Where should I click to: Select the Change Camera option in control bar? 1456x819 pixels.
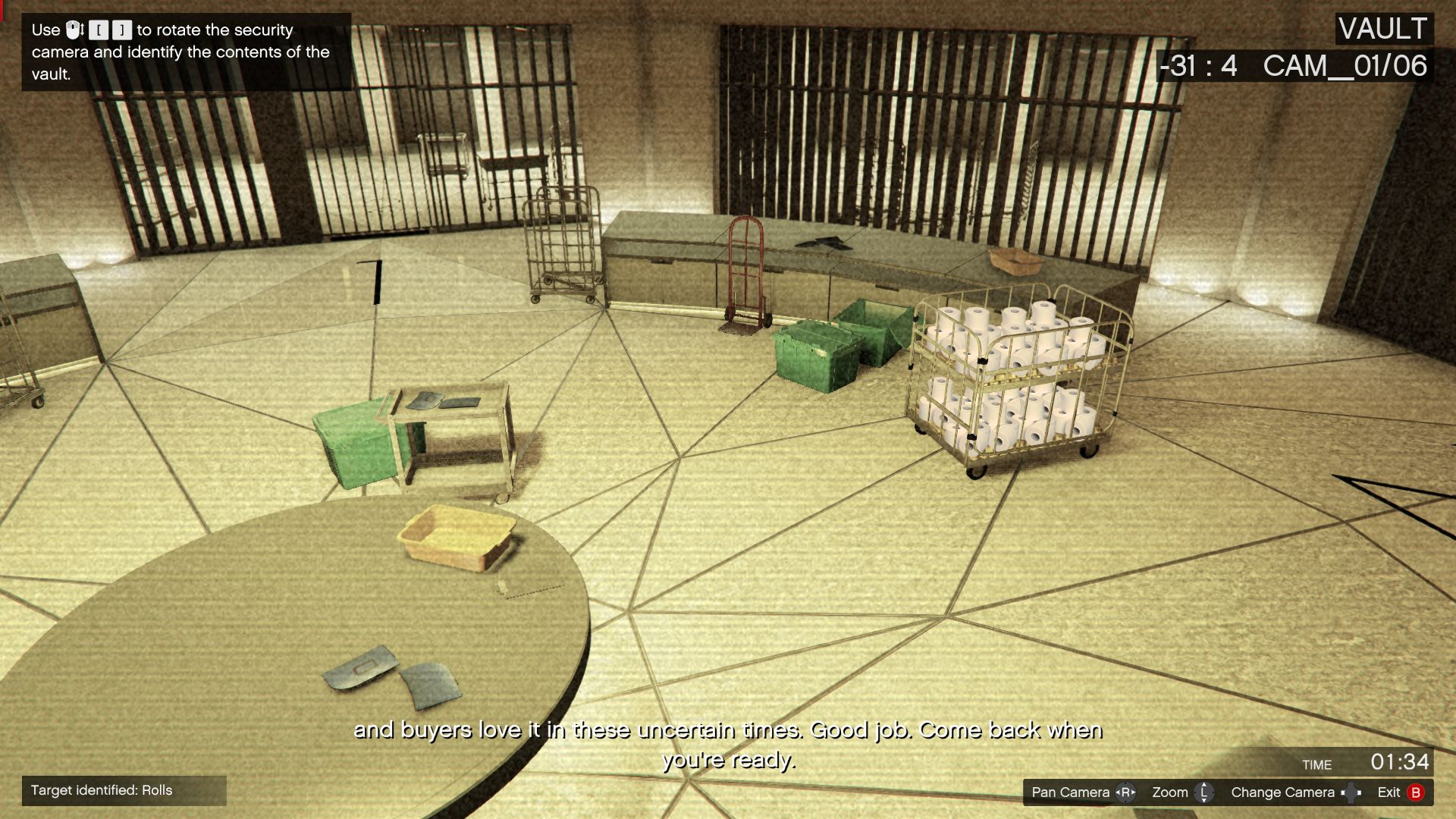tap(1283, 792)
